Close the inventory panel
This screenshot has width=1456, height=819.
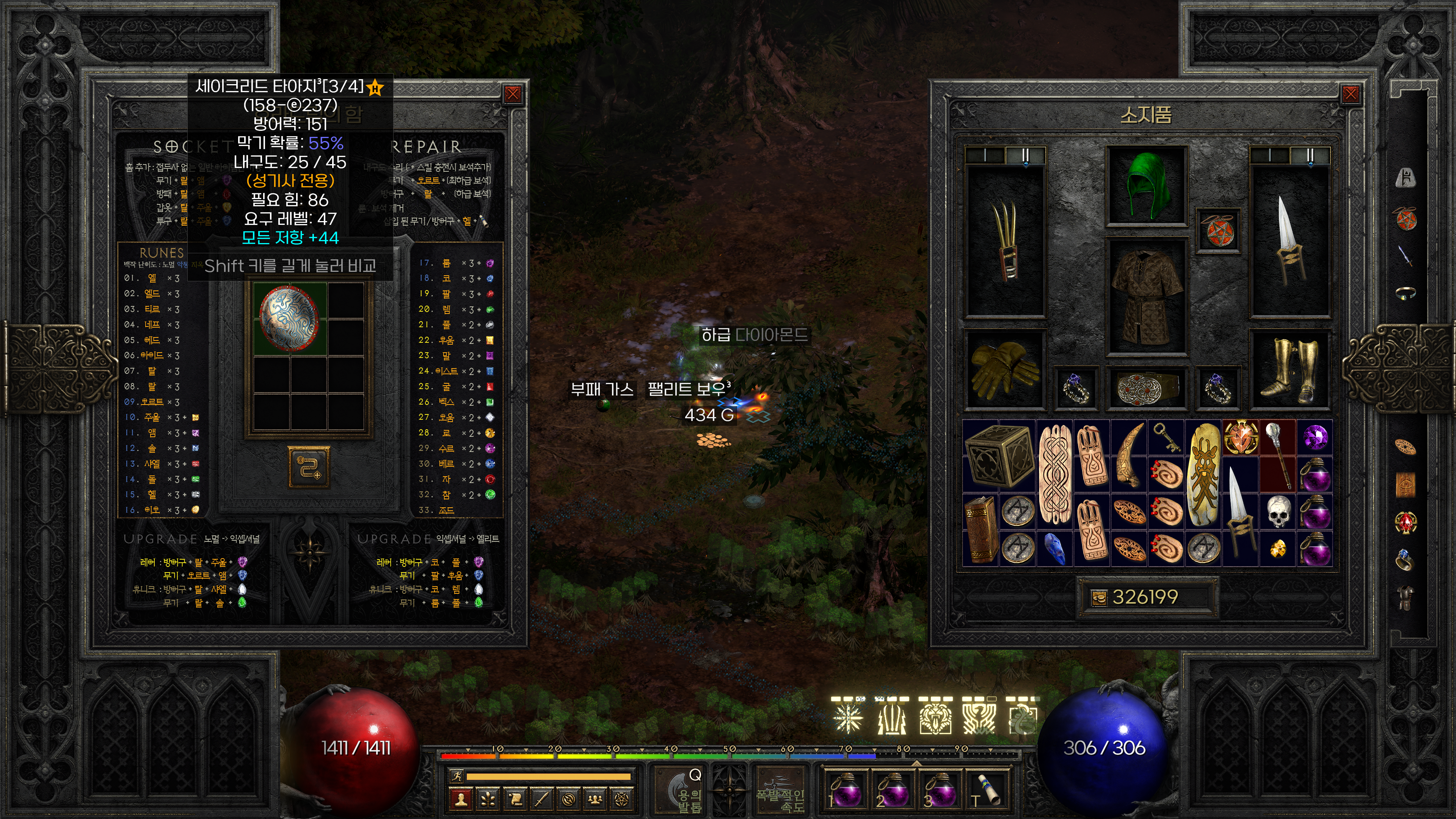point(1350,94)
